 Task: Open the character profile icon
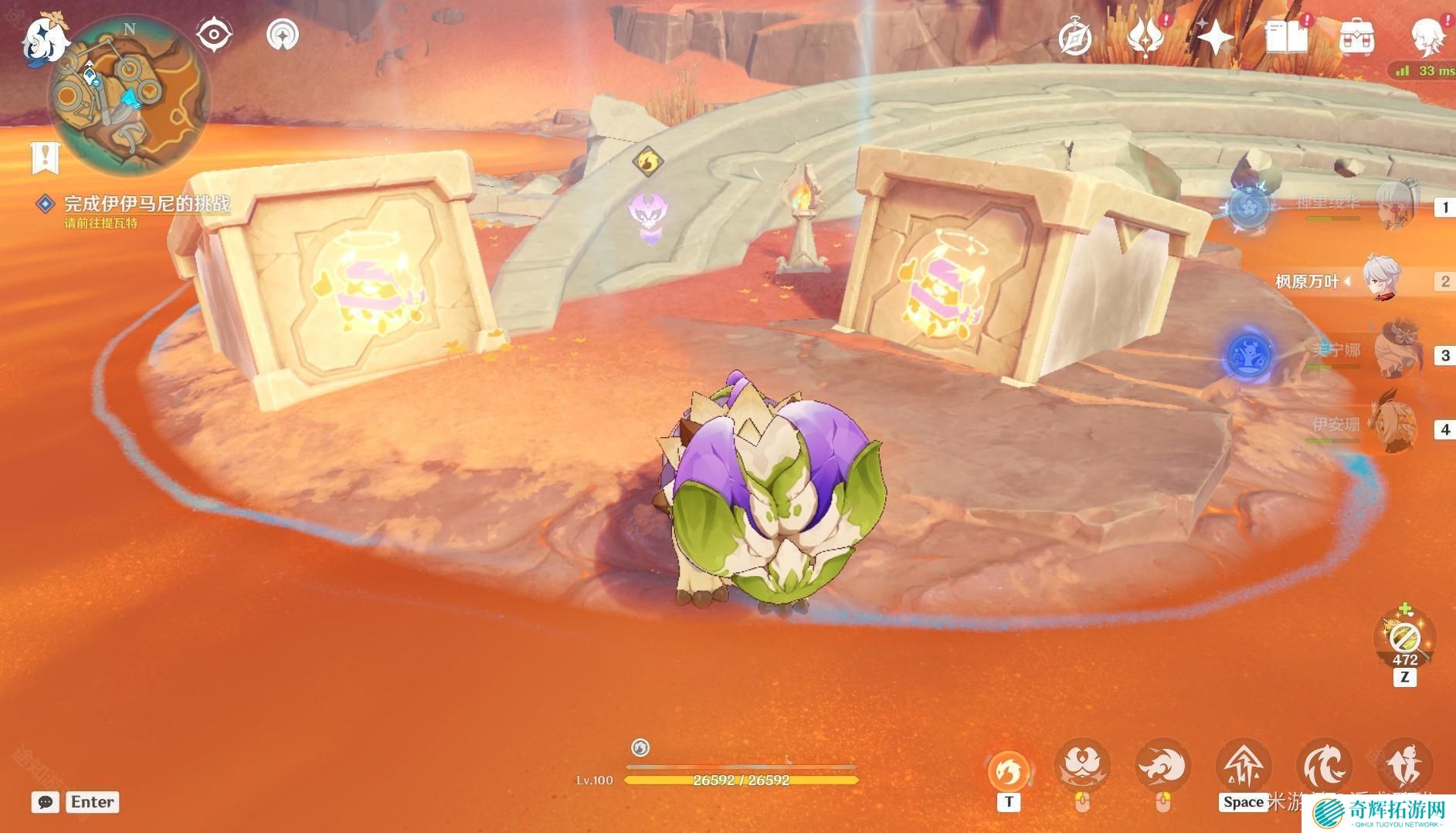click(x=1428, y=38)
